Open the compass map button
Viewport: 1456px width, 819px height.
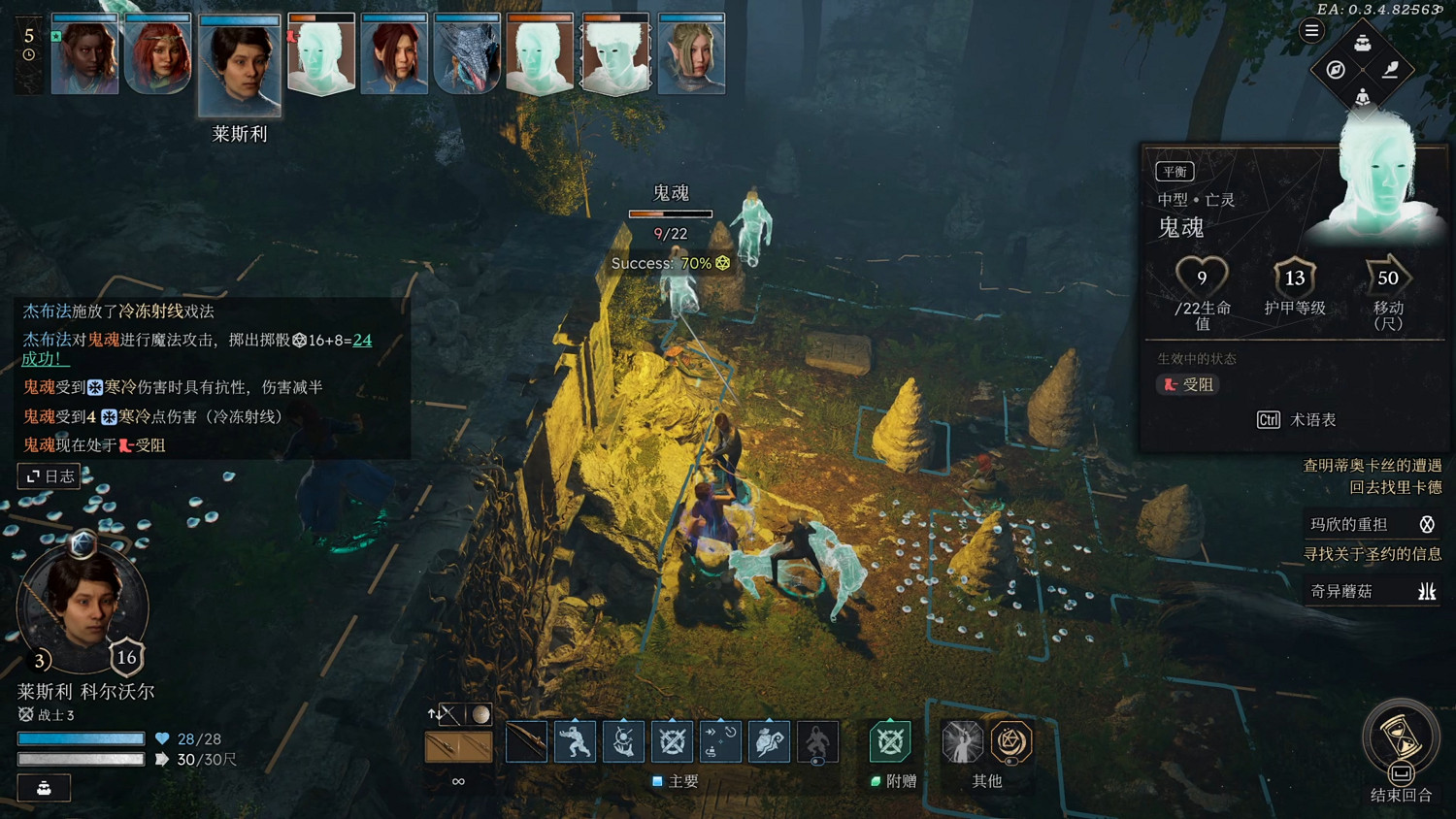1336,70
